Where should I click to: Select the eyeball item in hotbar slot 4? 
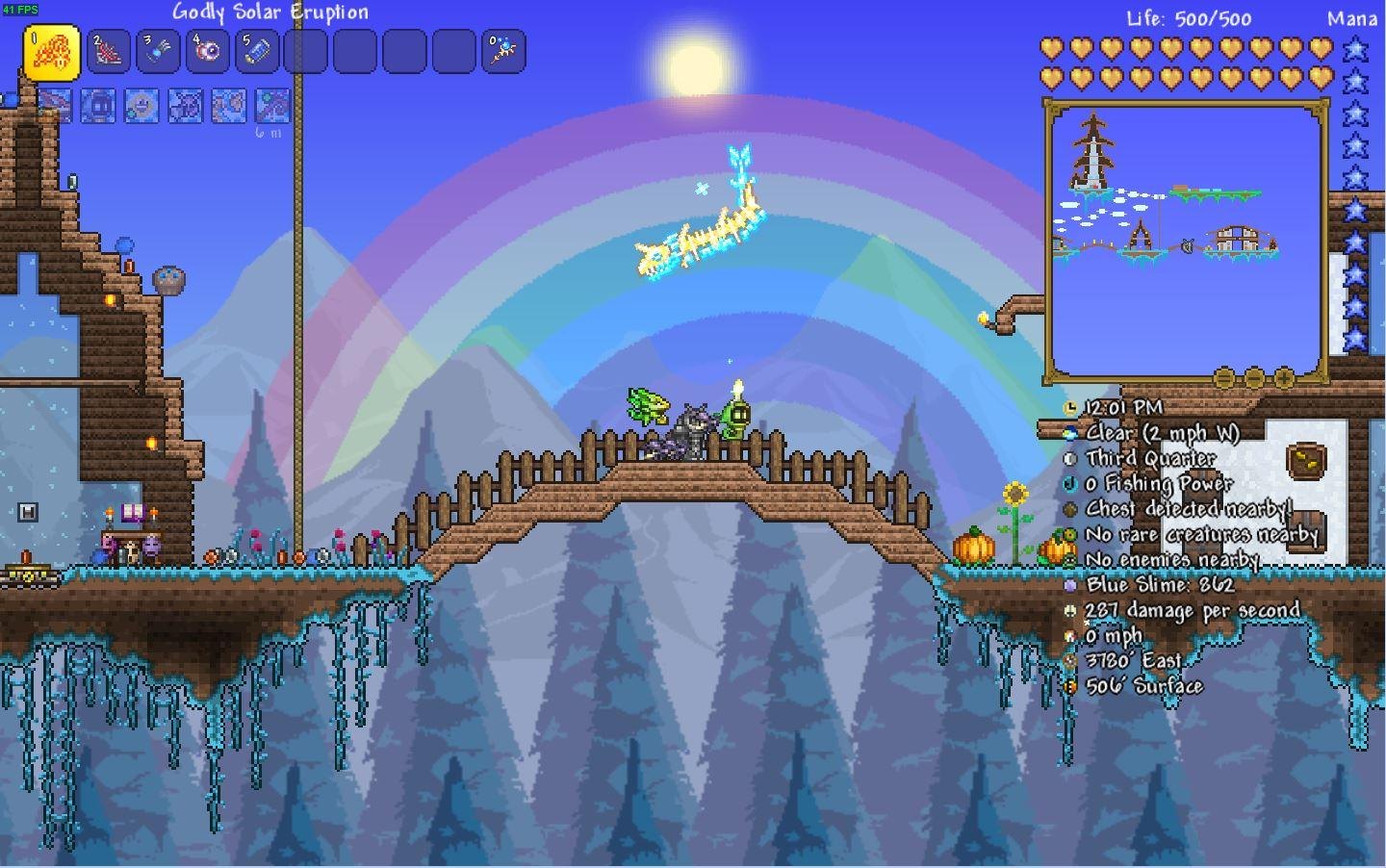207,51
